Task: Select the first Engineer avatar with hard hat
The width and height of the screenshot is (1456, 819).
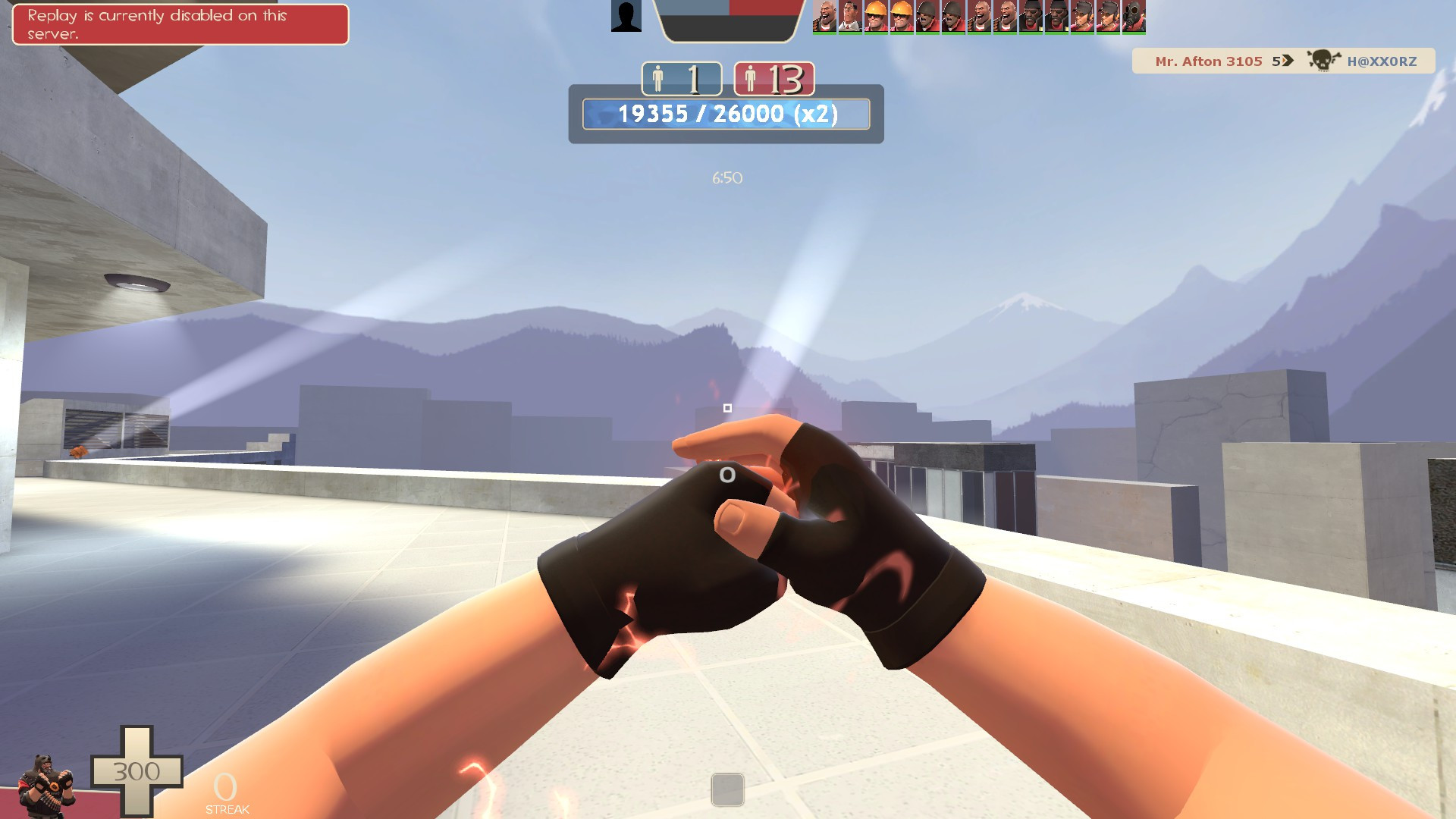Action: [876, 17]
